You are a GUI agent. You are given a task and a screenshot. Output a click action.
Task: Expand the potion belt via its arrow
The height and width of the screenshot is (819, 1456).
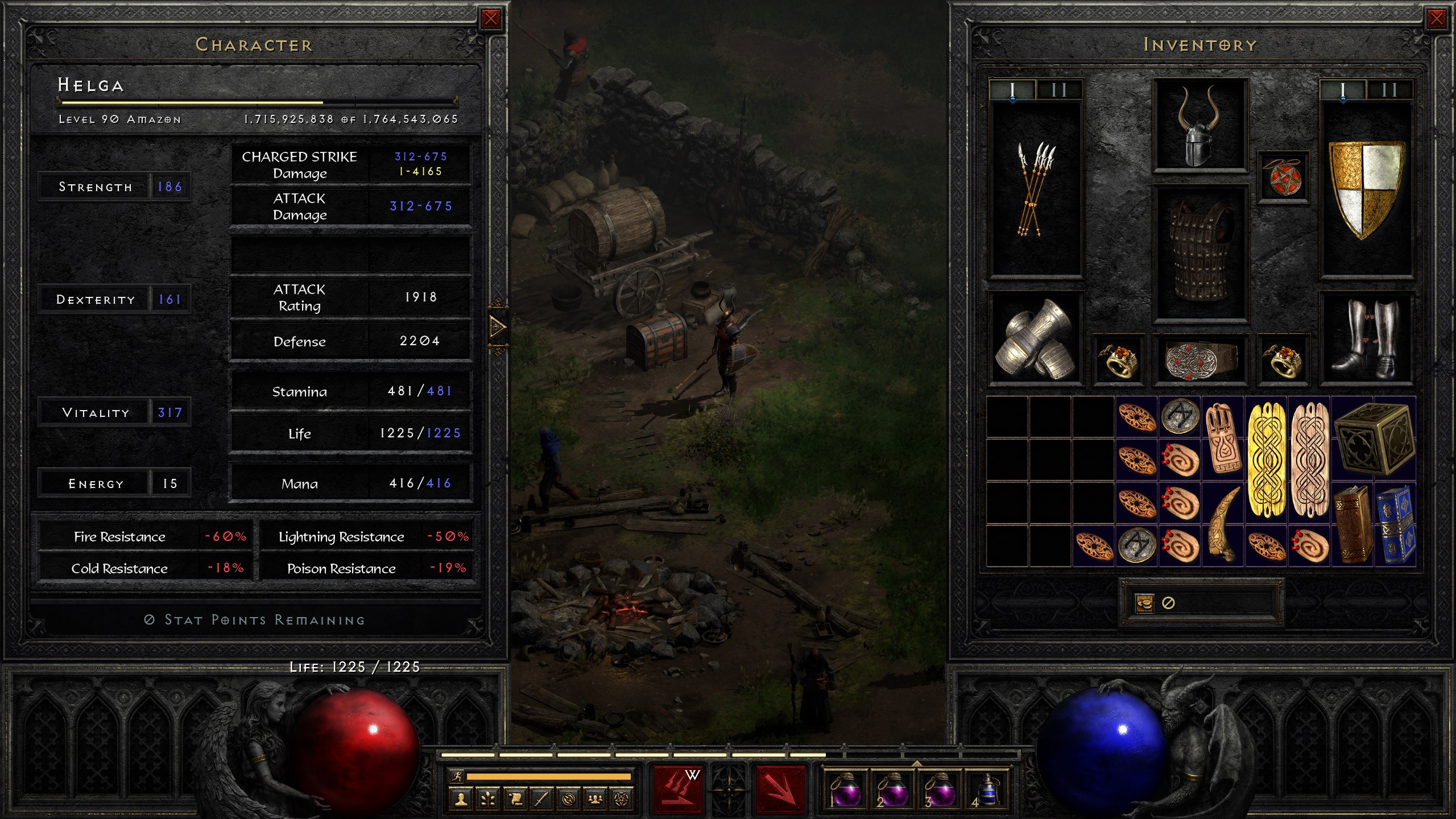coord(917,764)
